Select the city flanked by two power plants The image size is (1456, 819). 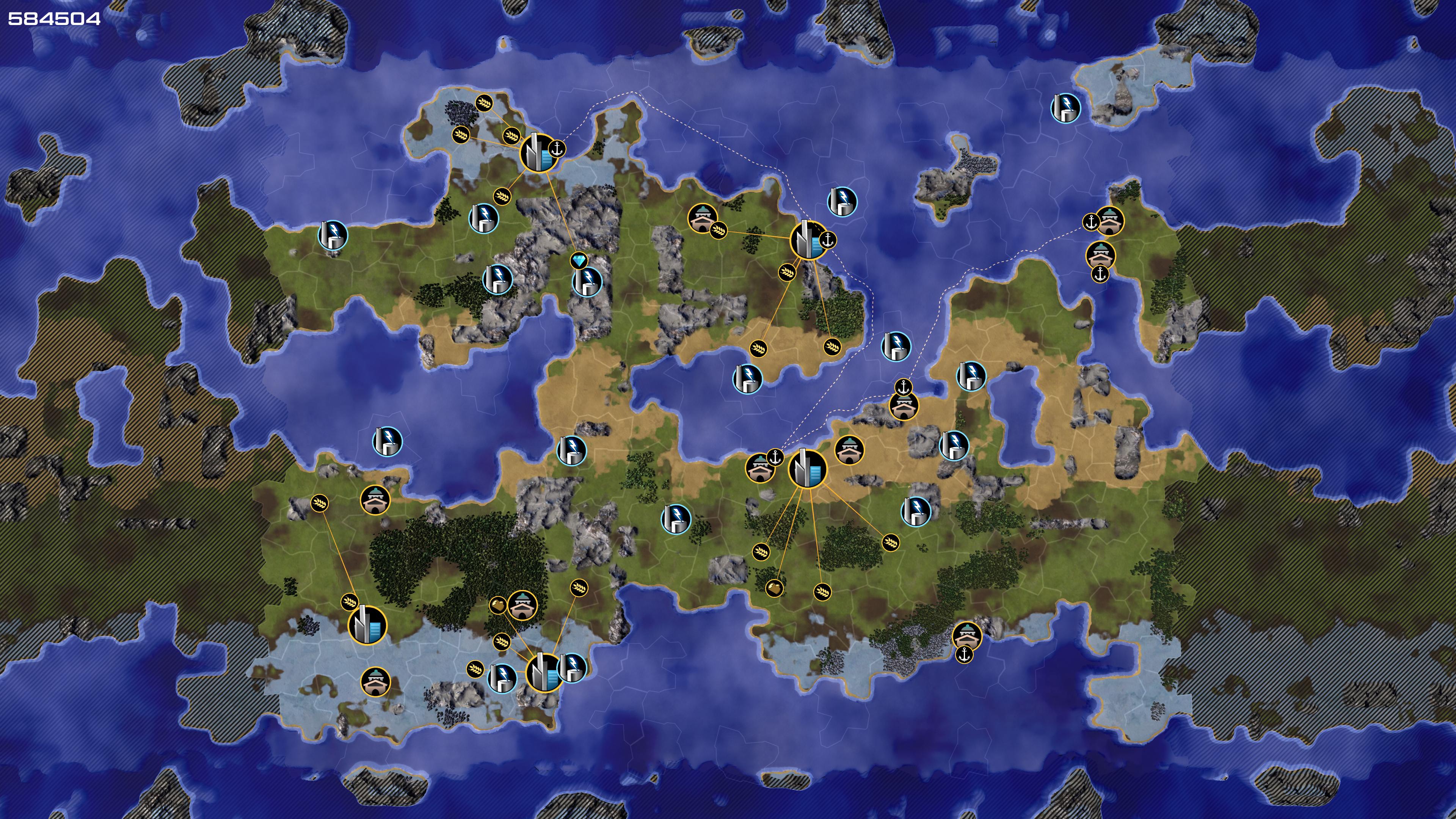click(543, 672)
